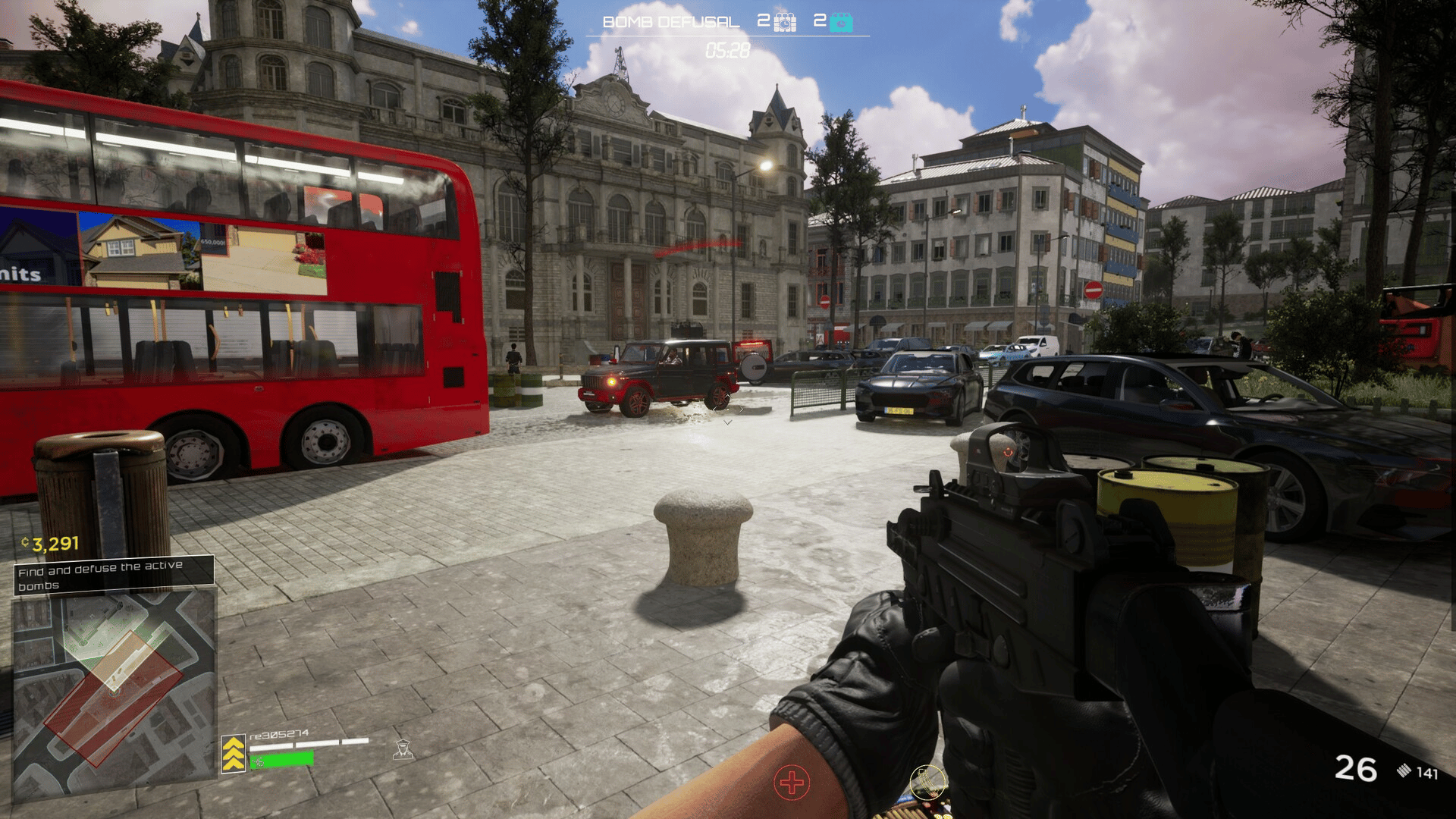This screenshot has width=1456, height=819.
Task: Select the "Find and defuse the active bombs" objective
Action: [x=114, y=575]
